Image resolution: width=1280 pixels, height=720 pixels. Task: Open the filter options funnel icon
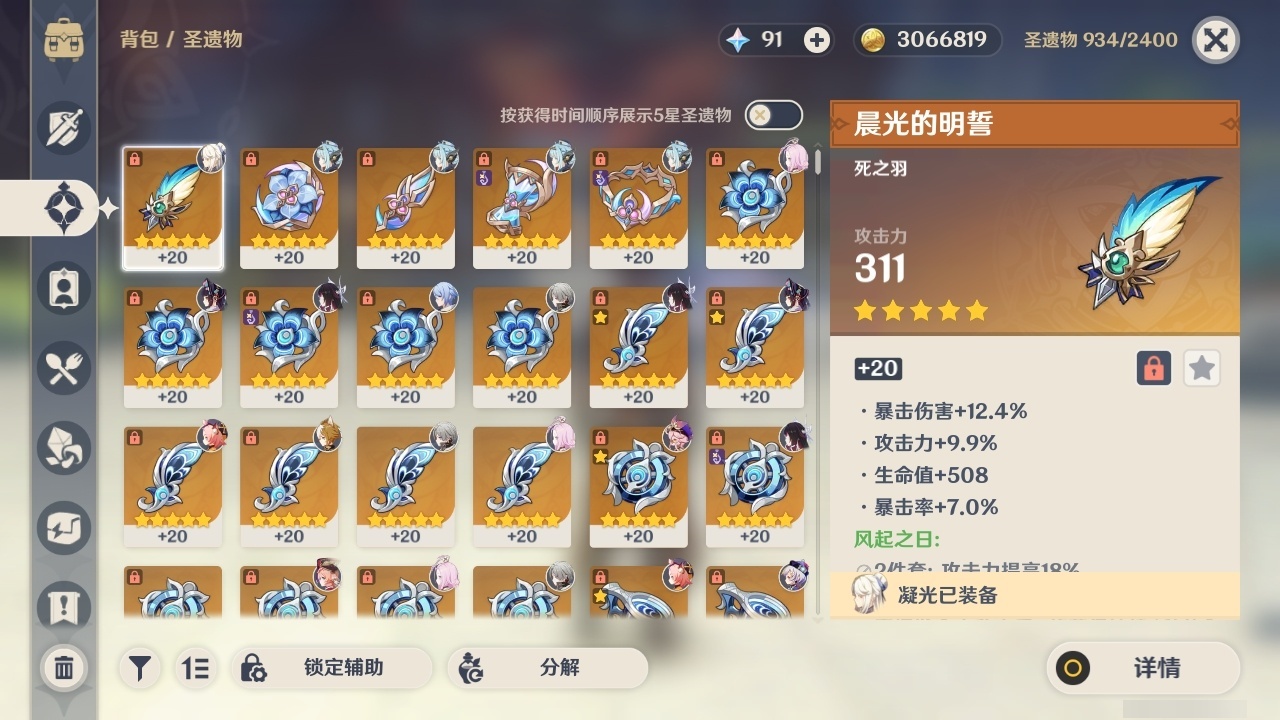140,668
